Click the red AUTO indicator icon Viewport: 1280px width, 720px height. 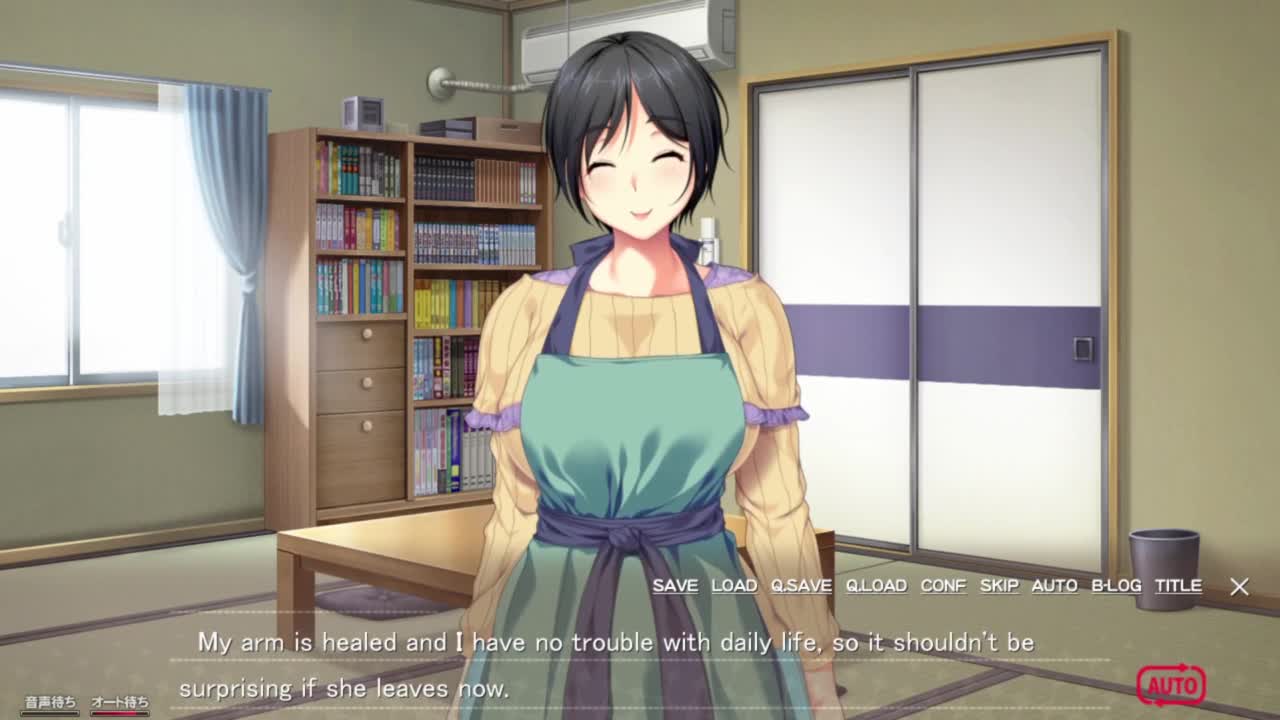(x=1171, y=685)
